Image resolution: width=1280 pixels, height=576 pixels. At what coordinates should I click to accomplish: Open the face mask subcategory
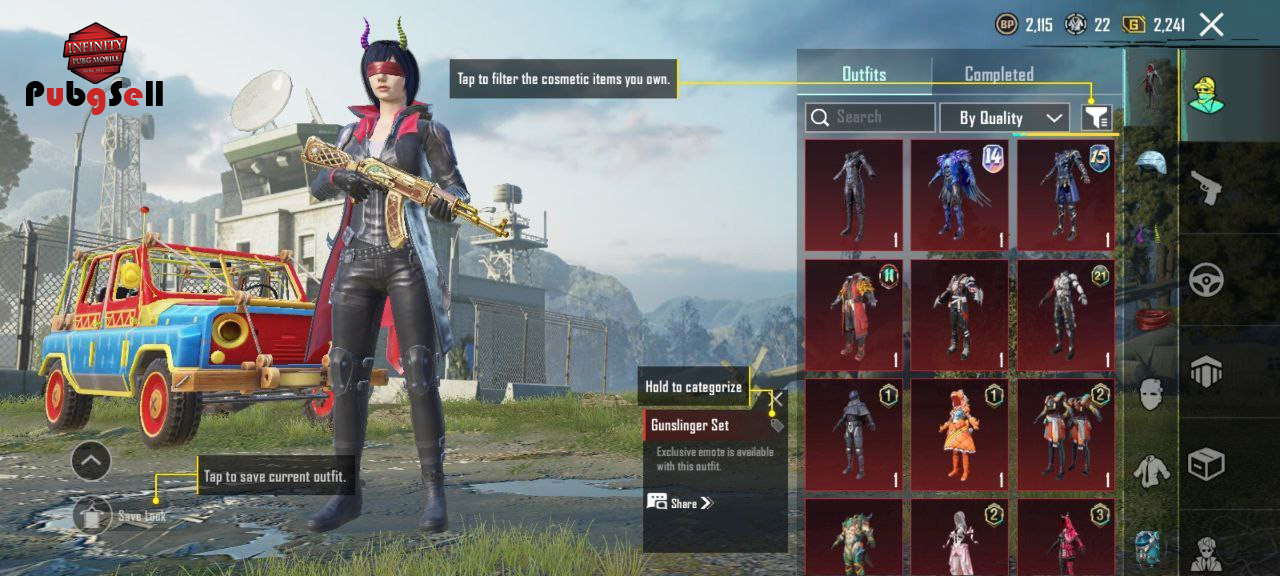pyautogui.click(x=1151, y=393)
